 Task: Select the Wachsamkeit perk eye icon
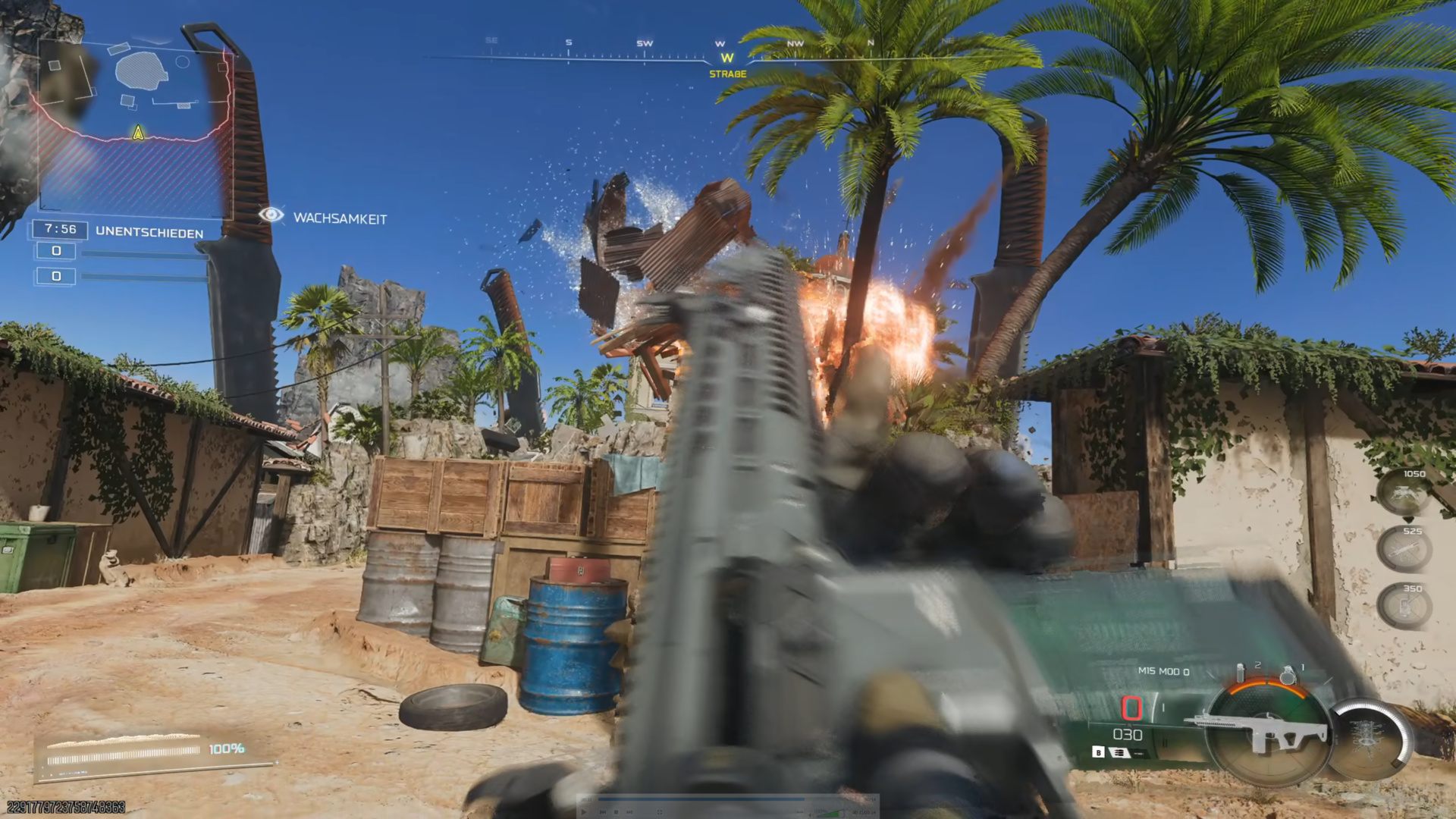pyautogui.click(x=271, y=215)
